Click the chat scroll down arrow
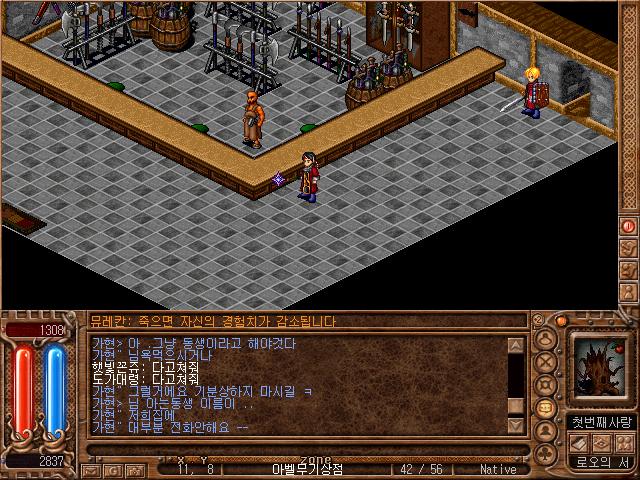The height and width of the screenshot is (480, 640). pos(516,425)
